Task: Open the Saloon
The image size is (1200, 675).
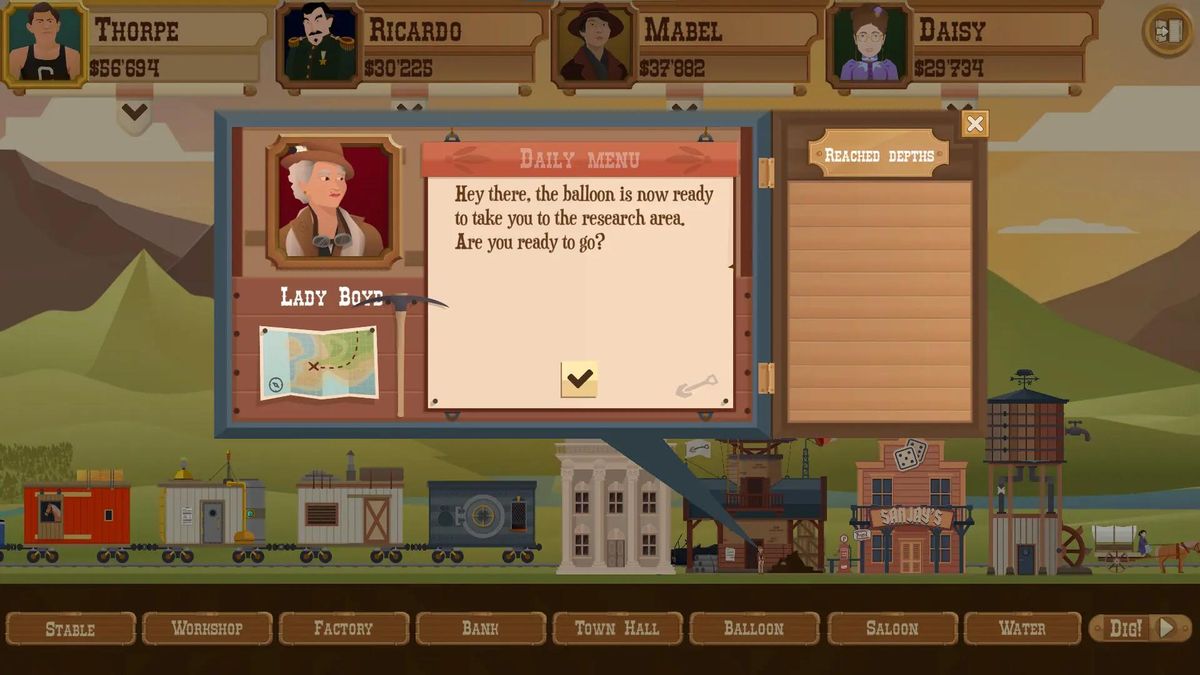Action: (891, 629)
